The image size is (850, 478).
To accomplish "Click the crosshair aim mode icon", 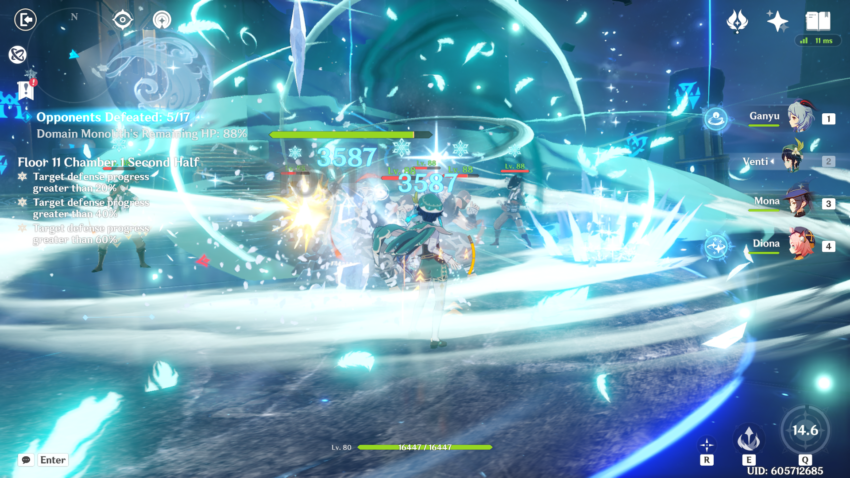I will point(706,444).
